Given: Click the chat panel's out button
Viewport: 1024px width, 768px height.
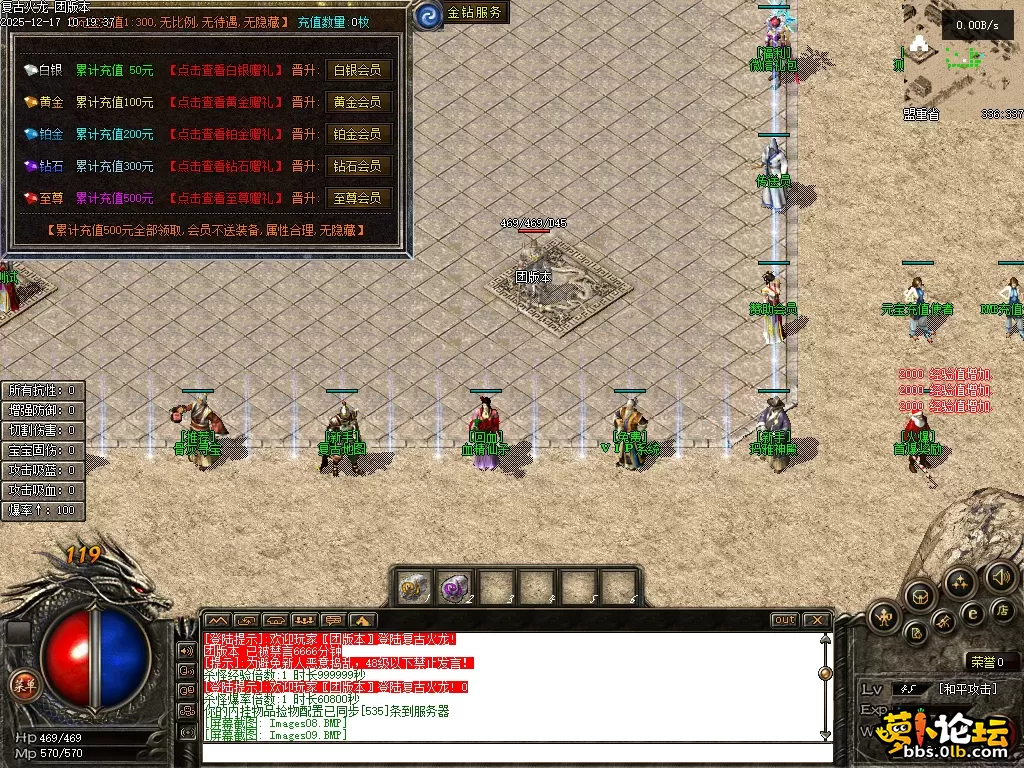Looking at the screenshot, I should coord(784,620).
